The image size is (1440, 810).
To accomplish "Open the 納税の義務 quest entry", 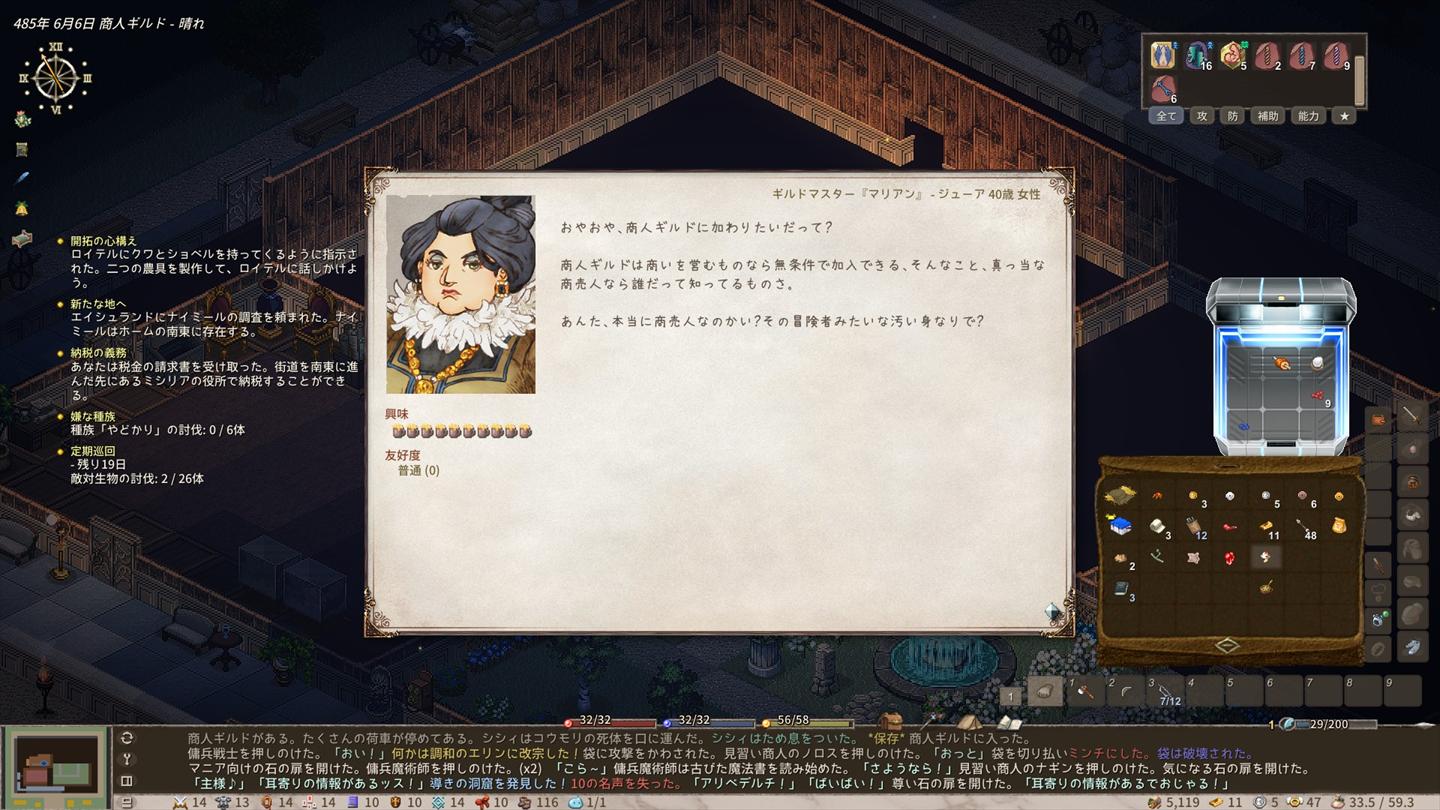I will tap(98, 353).
